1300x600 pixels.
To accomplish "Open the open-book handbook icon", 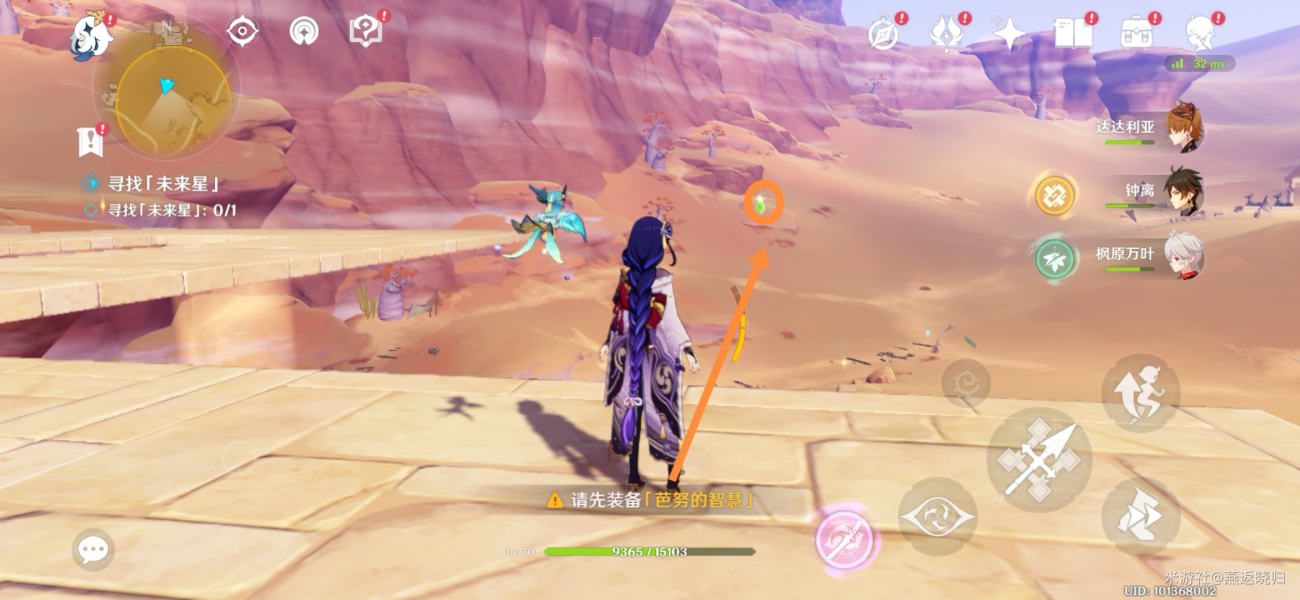I will 1073,34.
